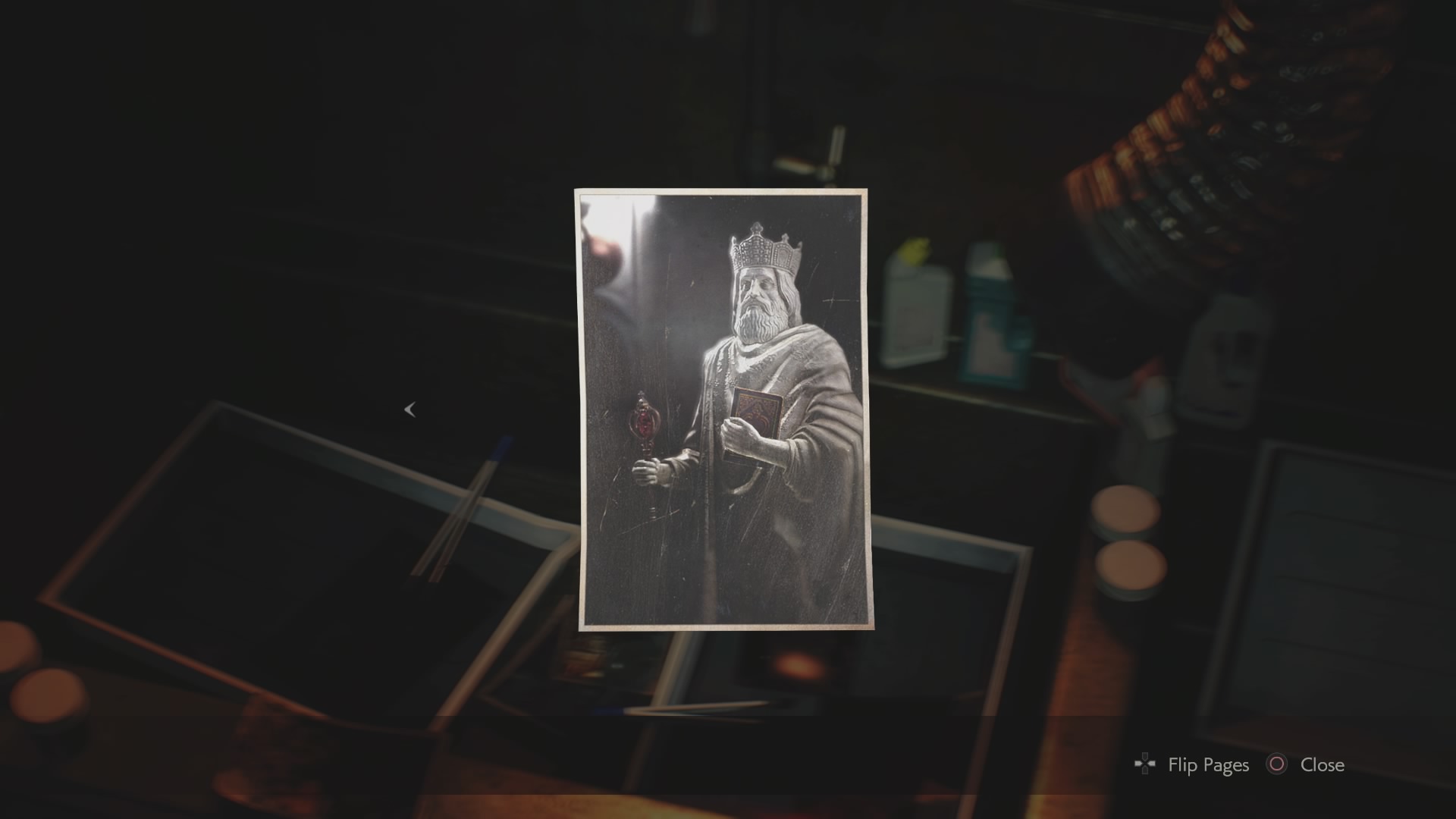Click the chevron beside the photograph
Image resolution: width=1456 pixels, height=819 pixels.
(410, 409)
